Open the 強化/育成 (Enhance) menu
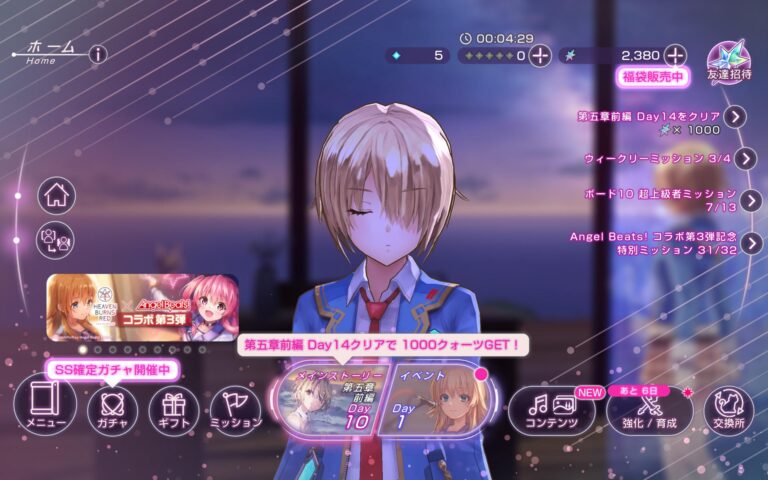The image size is (768, 480). click(x=650, y=410)
